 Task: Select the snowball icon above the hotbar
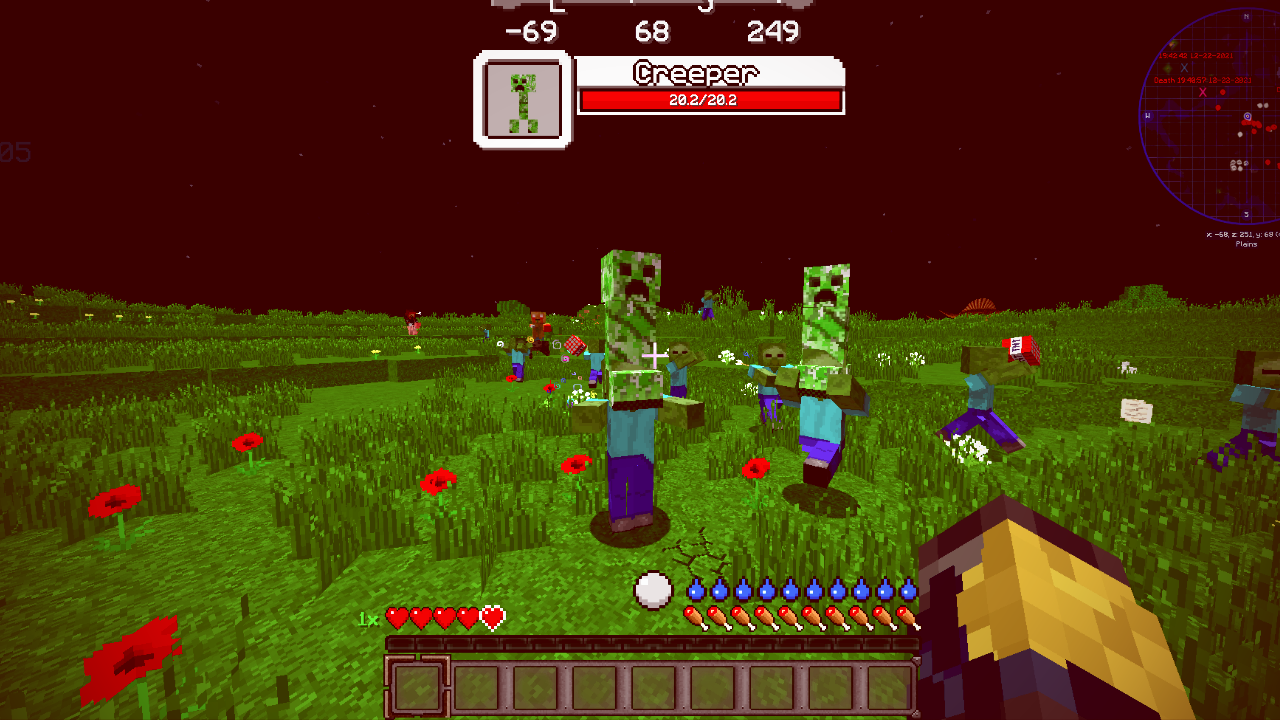tap(654, 591)
